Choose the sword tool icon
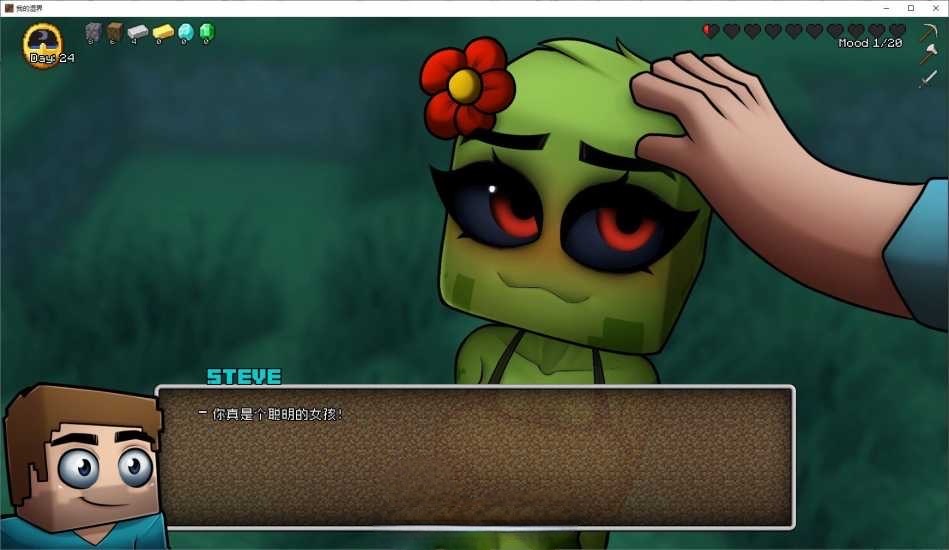The image size is (949, 550). click(x=928, y=78)
